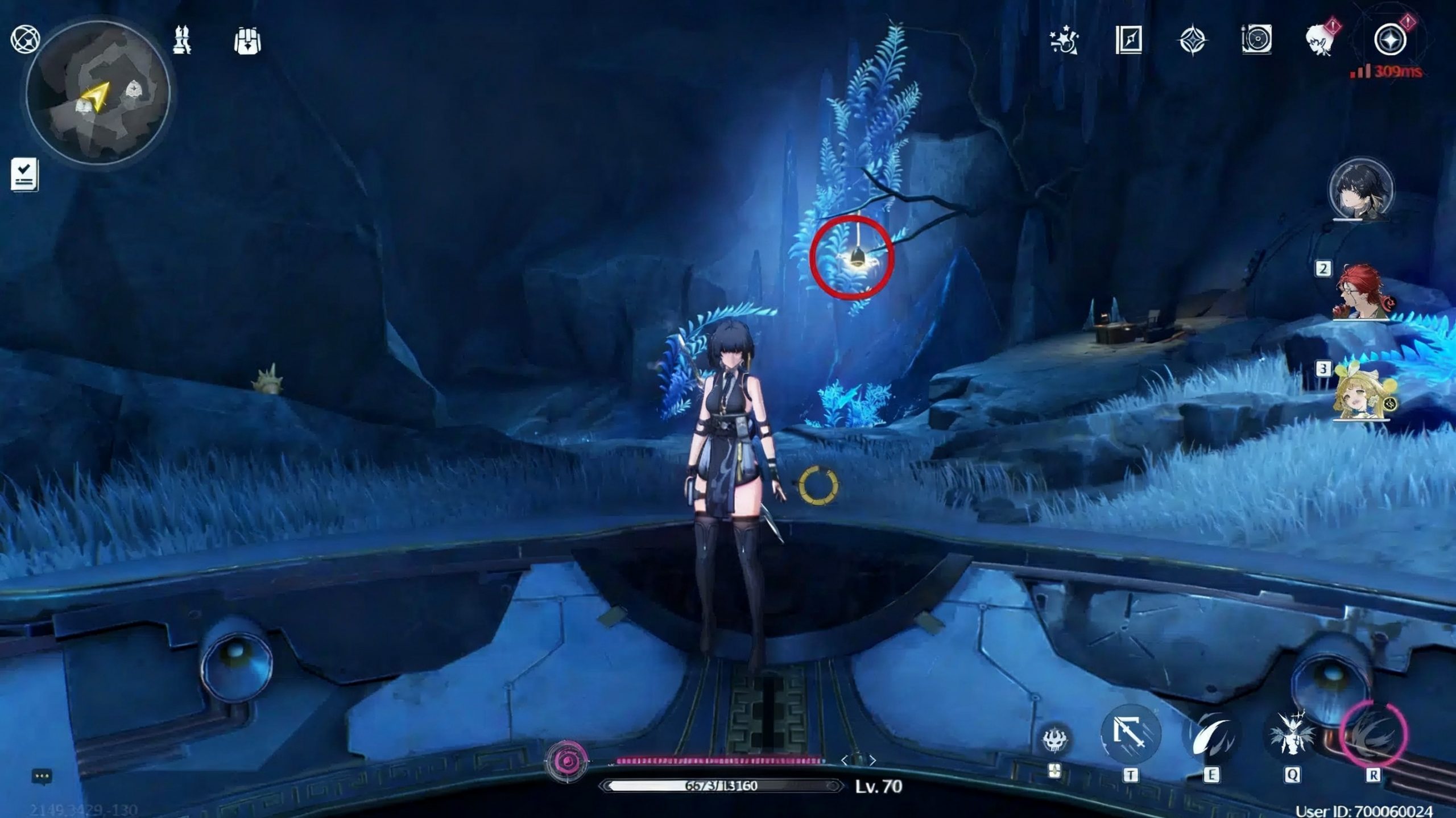Open the chat bubble icon

click(x=42, y=776)
